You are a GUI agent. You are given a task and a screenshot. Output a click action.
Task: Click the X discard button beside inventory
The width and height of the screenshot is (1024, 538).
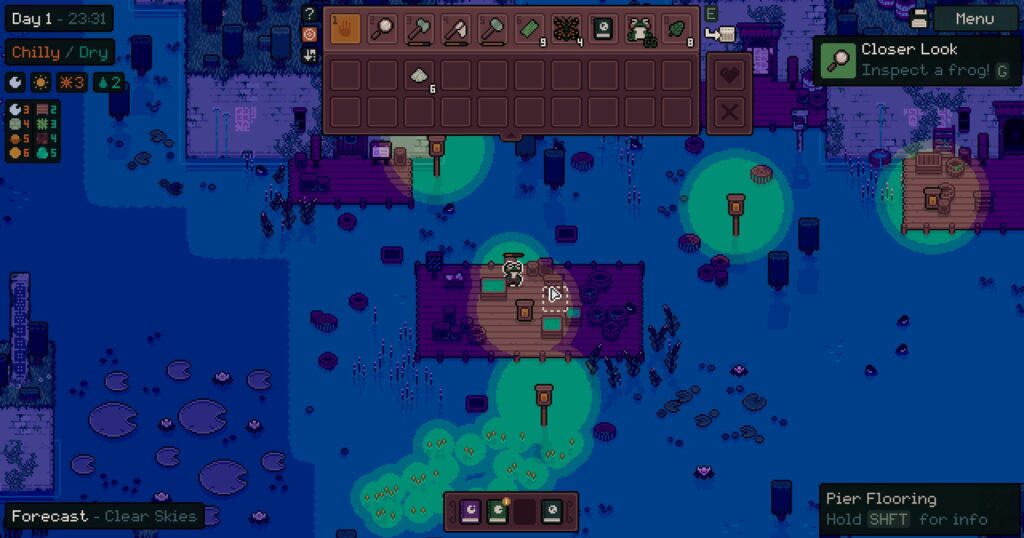coord(730,112)
